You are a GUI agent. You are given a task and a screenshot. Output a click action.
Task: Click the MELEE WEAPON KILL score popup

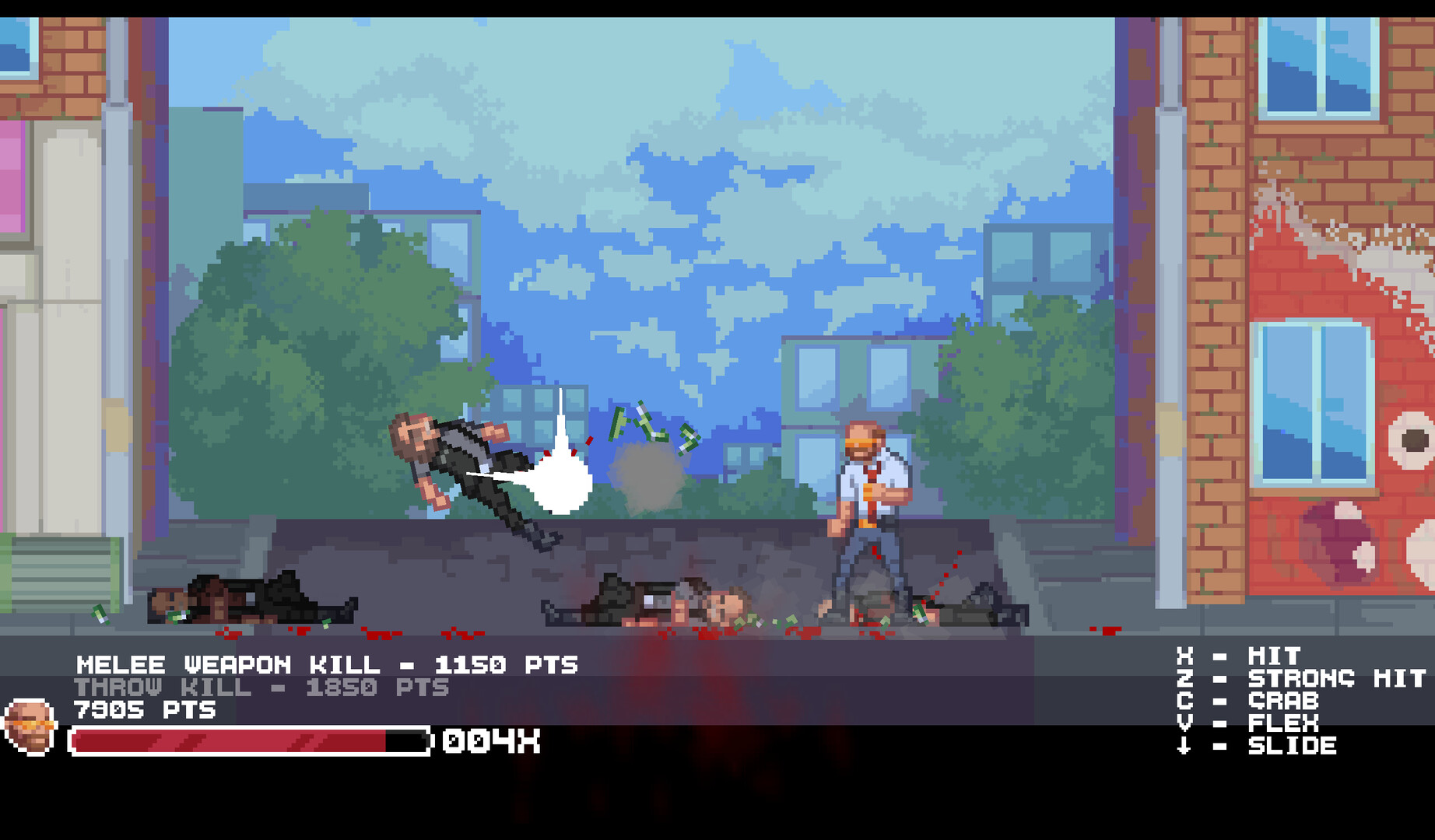tap(327, 665)
